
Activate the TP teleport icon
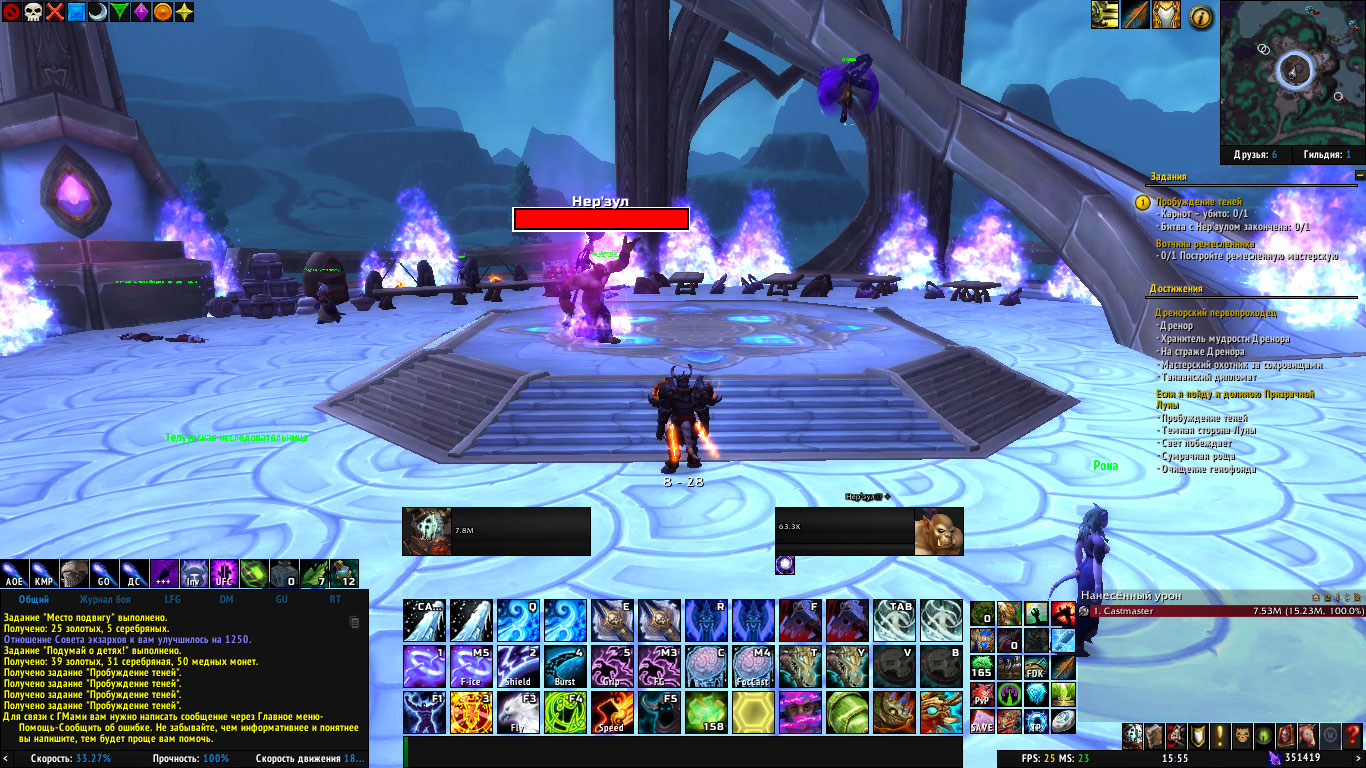1036,721
